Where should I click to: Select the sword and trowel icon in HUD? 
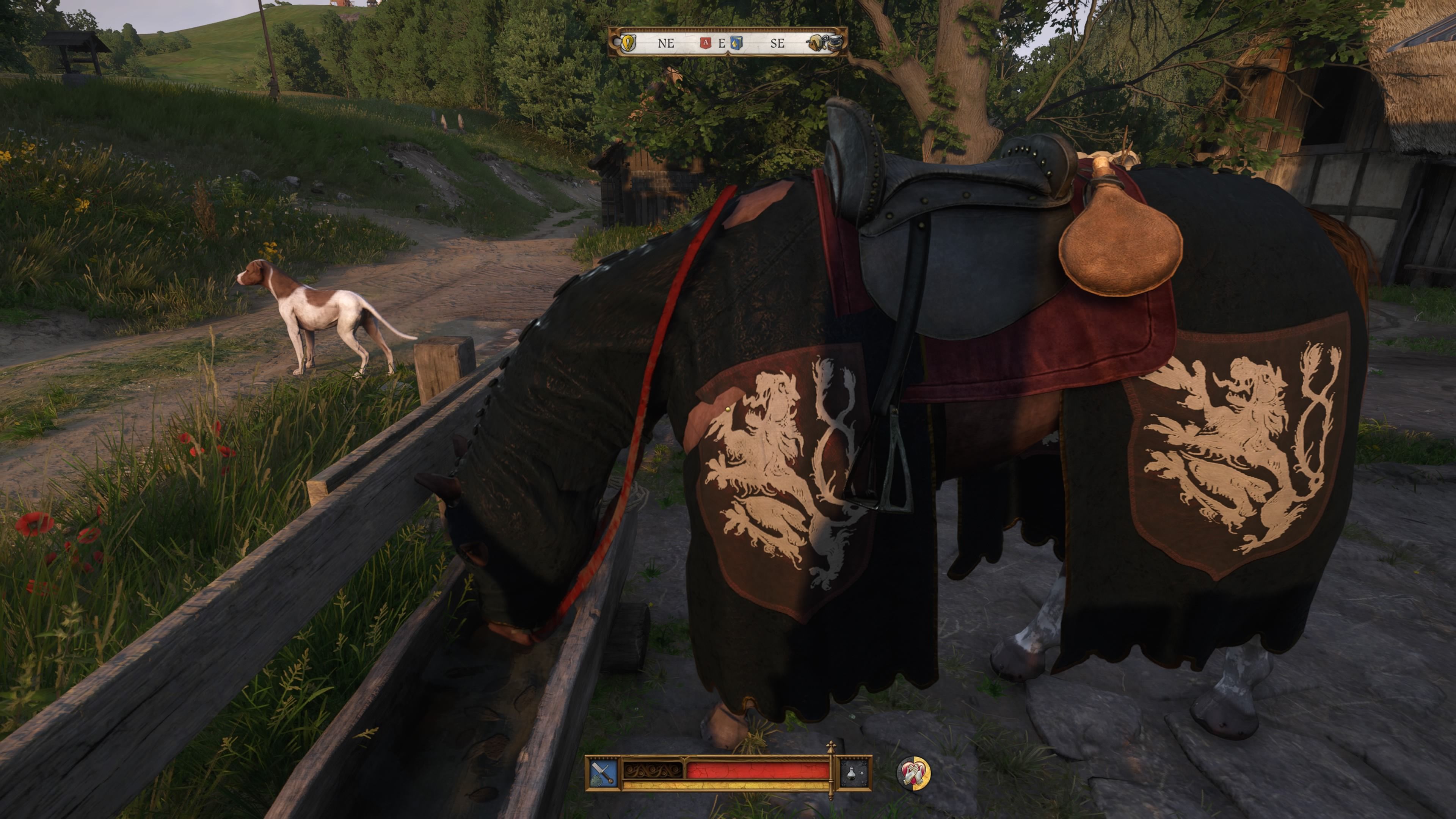click(602, 774)
